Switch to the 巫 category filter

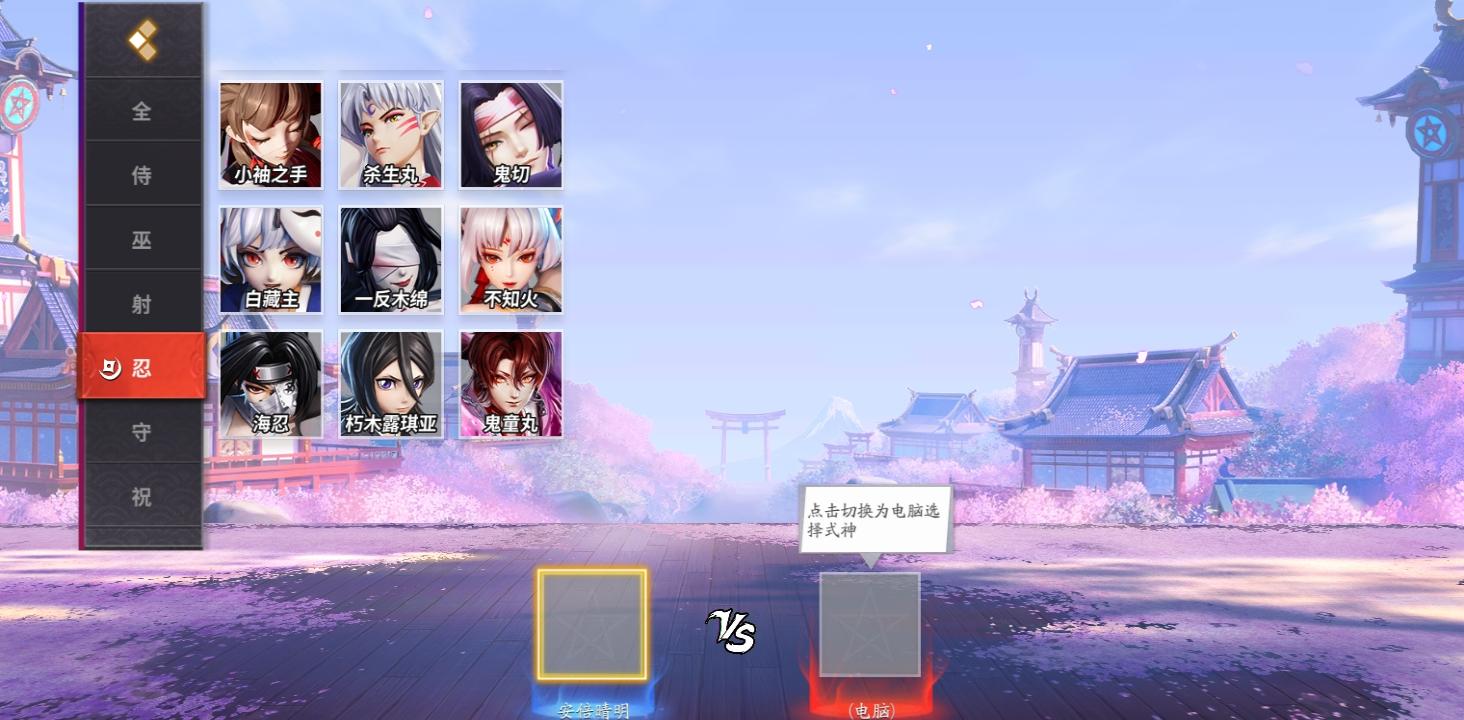143,238
